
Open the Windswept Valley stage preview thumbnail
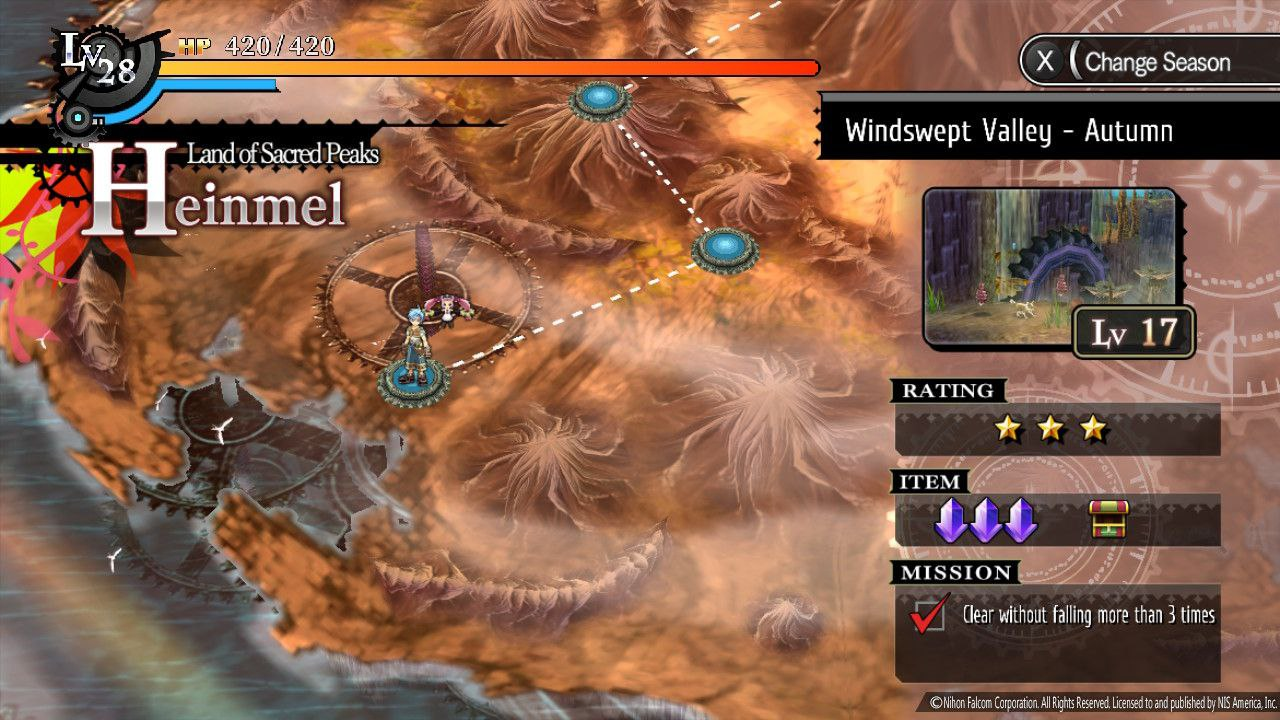1049,266
